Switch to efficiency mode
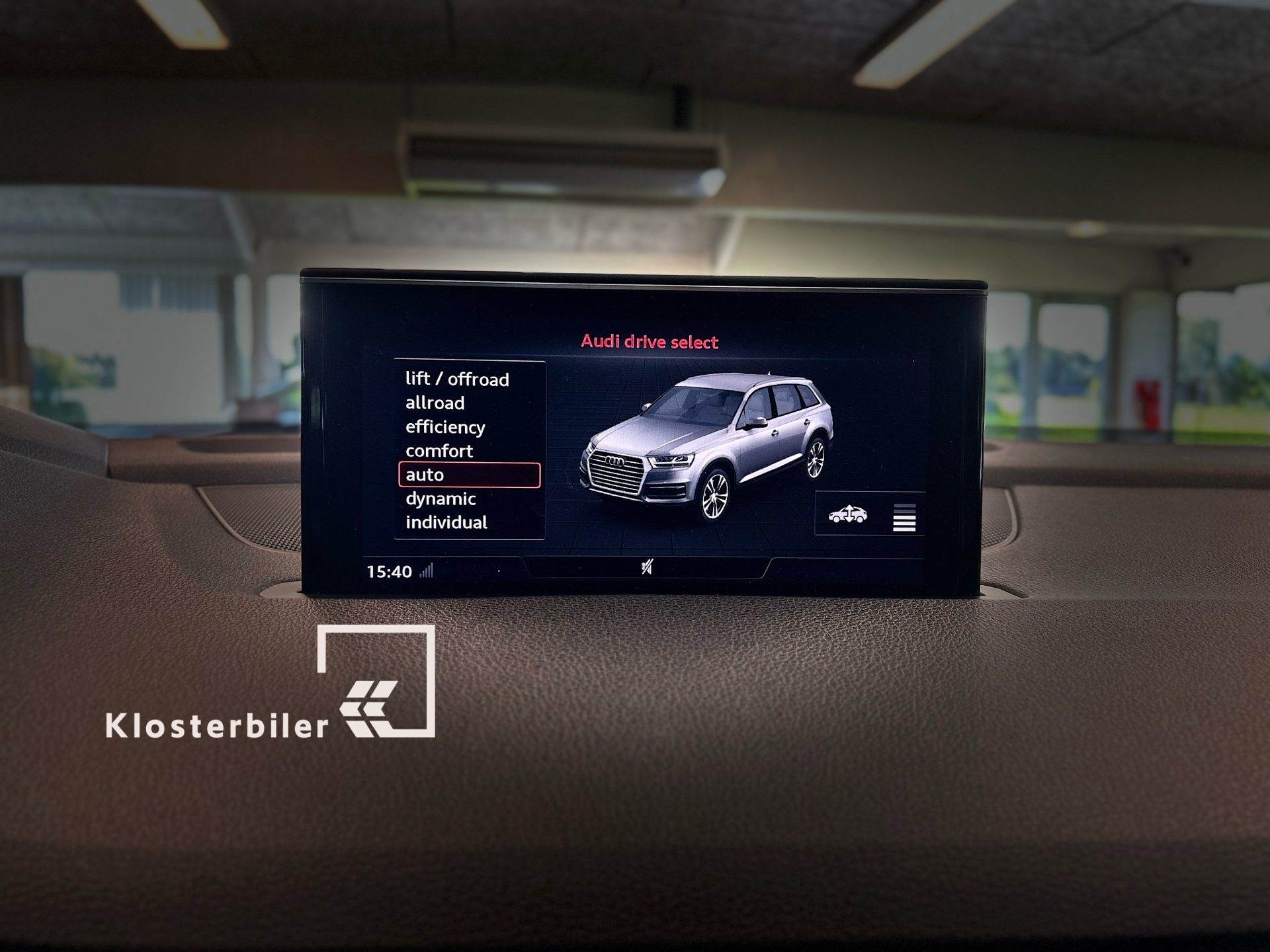This screenshot has height=952, width=1270. point(445,427)
